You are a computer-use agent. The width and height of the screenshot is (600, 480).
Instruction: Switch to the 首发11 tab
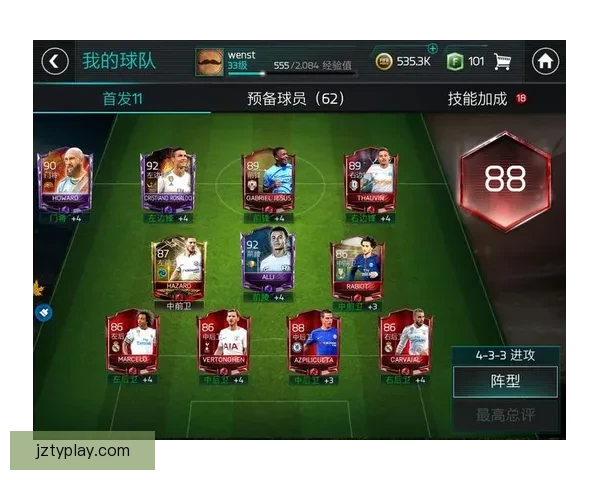click(123, 98)
